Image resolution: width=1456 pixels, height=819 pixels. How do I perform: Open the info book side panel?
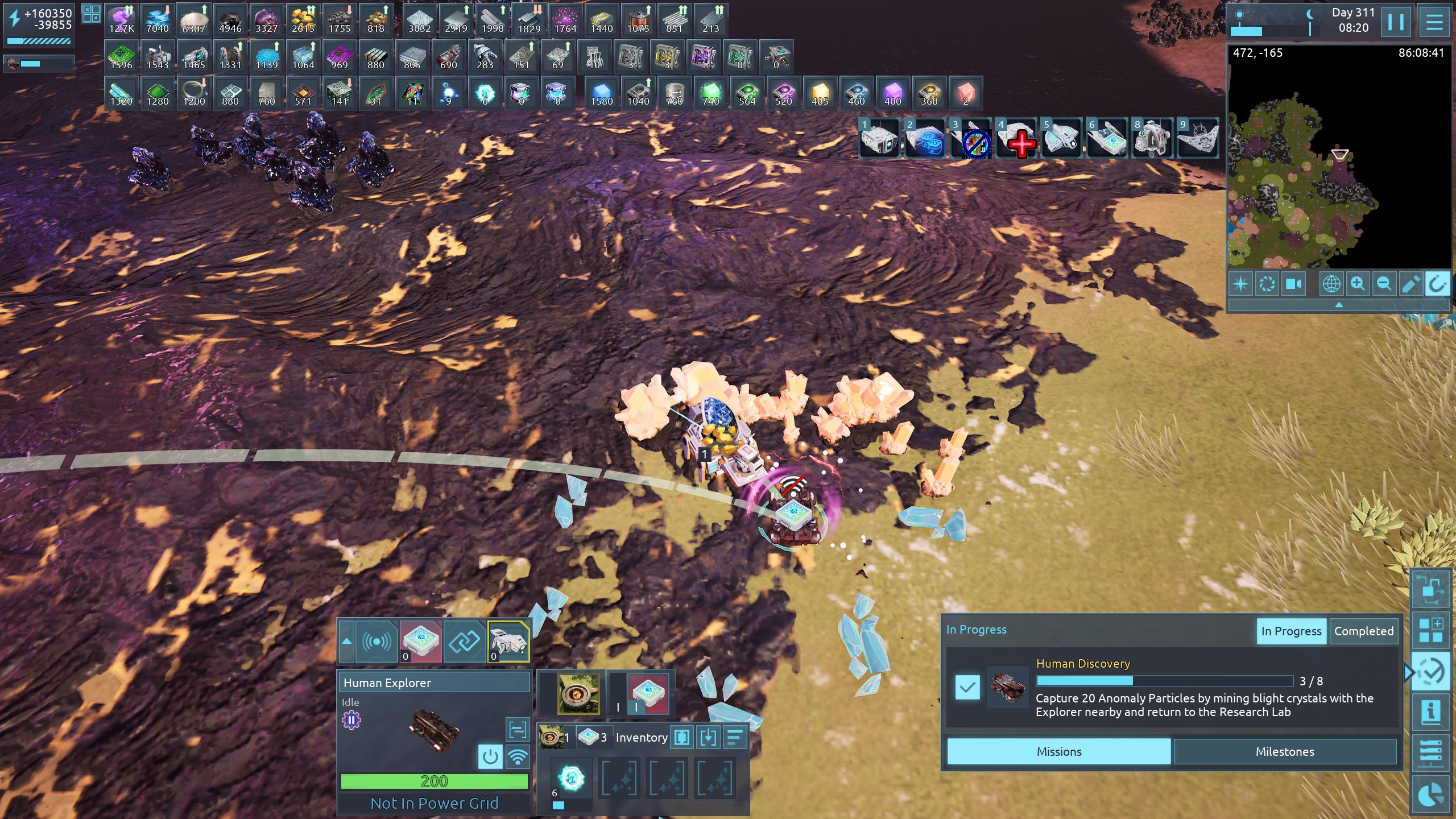tap(1430, 712)
